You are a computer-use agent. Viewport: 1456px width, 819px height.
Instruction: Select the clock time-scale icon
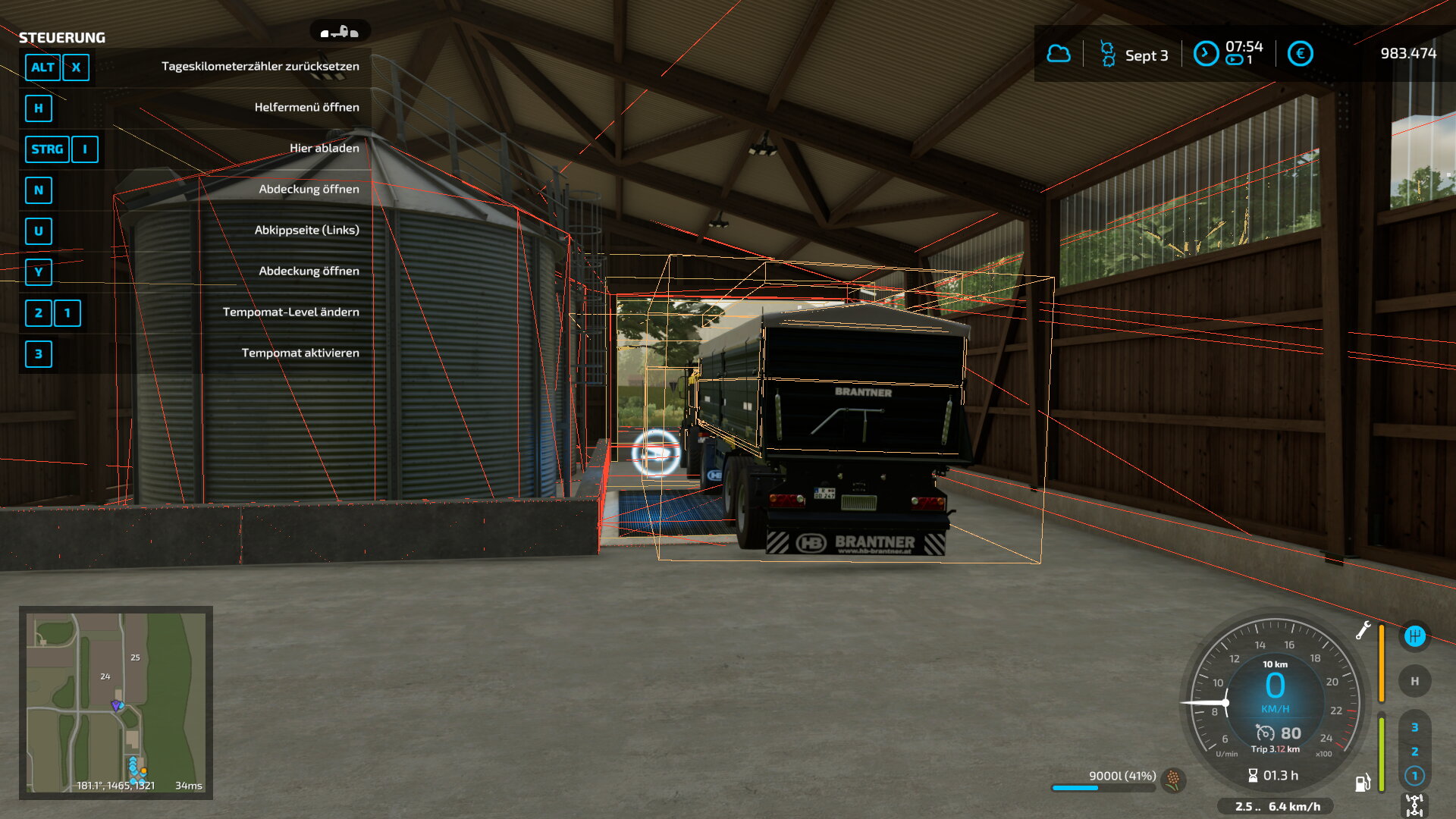pyautogui.click(x=1205, y=54)
